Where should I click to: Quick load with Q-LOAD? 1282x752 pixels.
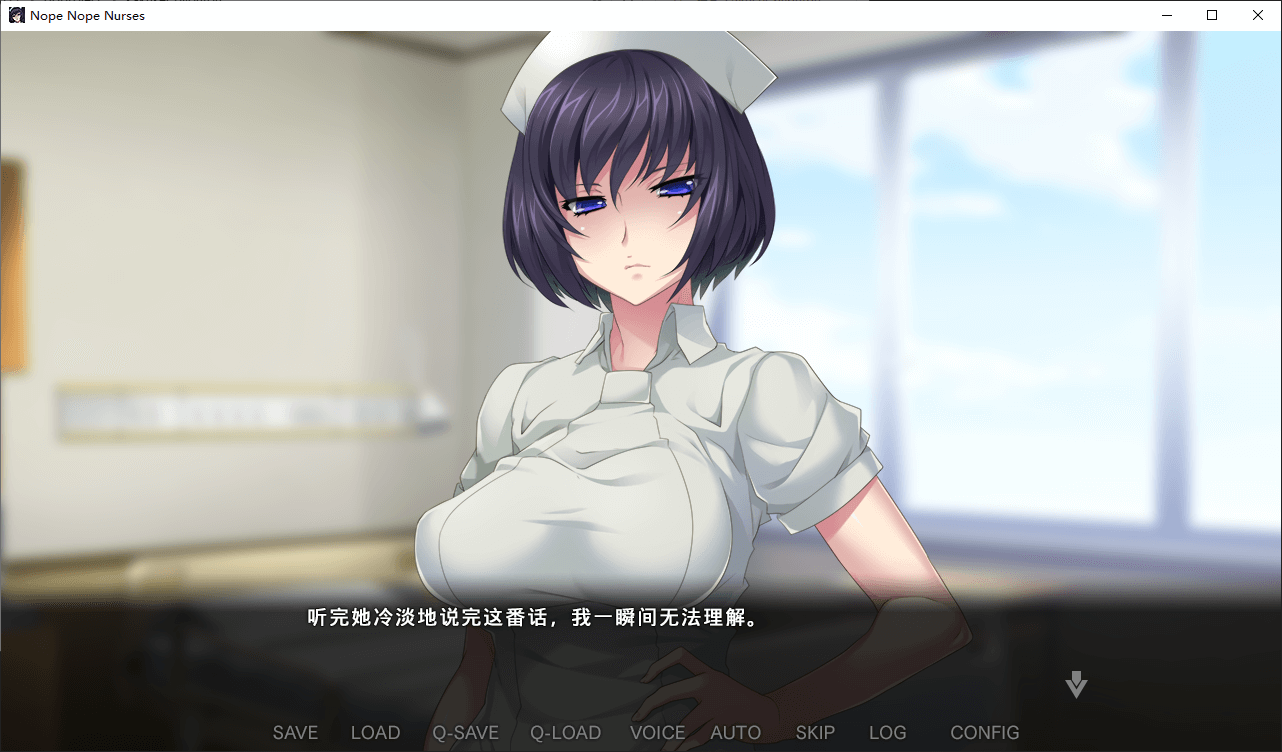[565, 733]
